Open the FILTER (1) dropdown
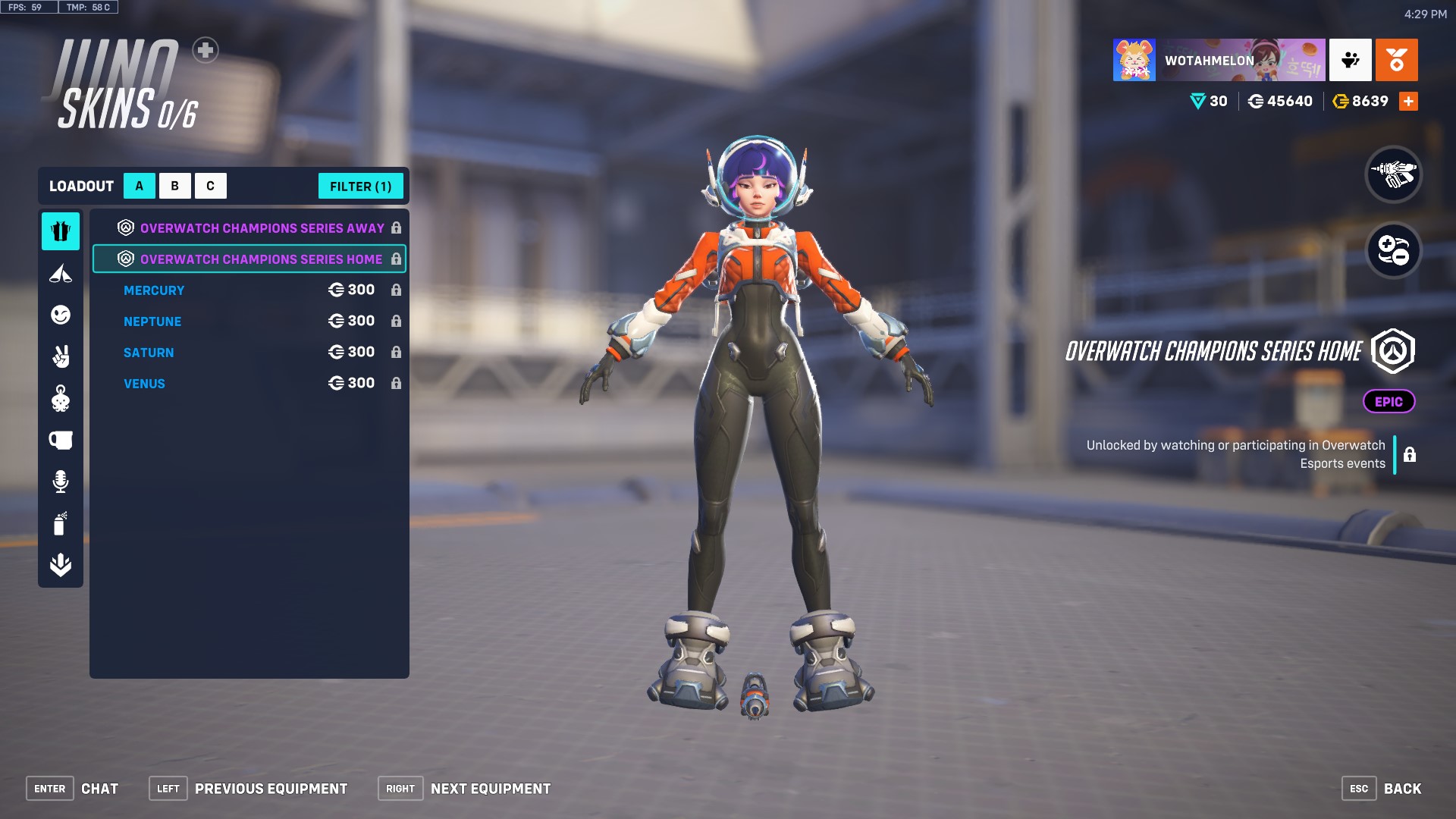This screenshot has width=1456, height=819. [x=361, y=186]
